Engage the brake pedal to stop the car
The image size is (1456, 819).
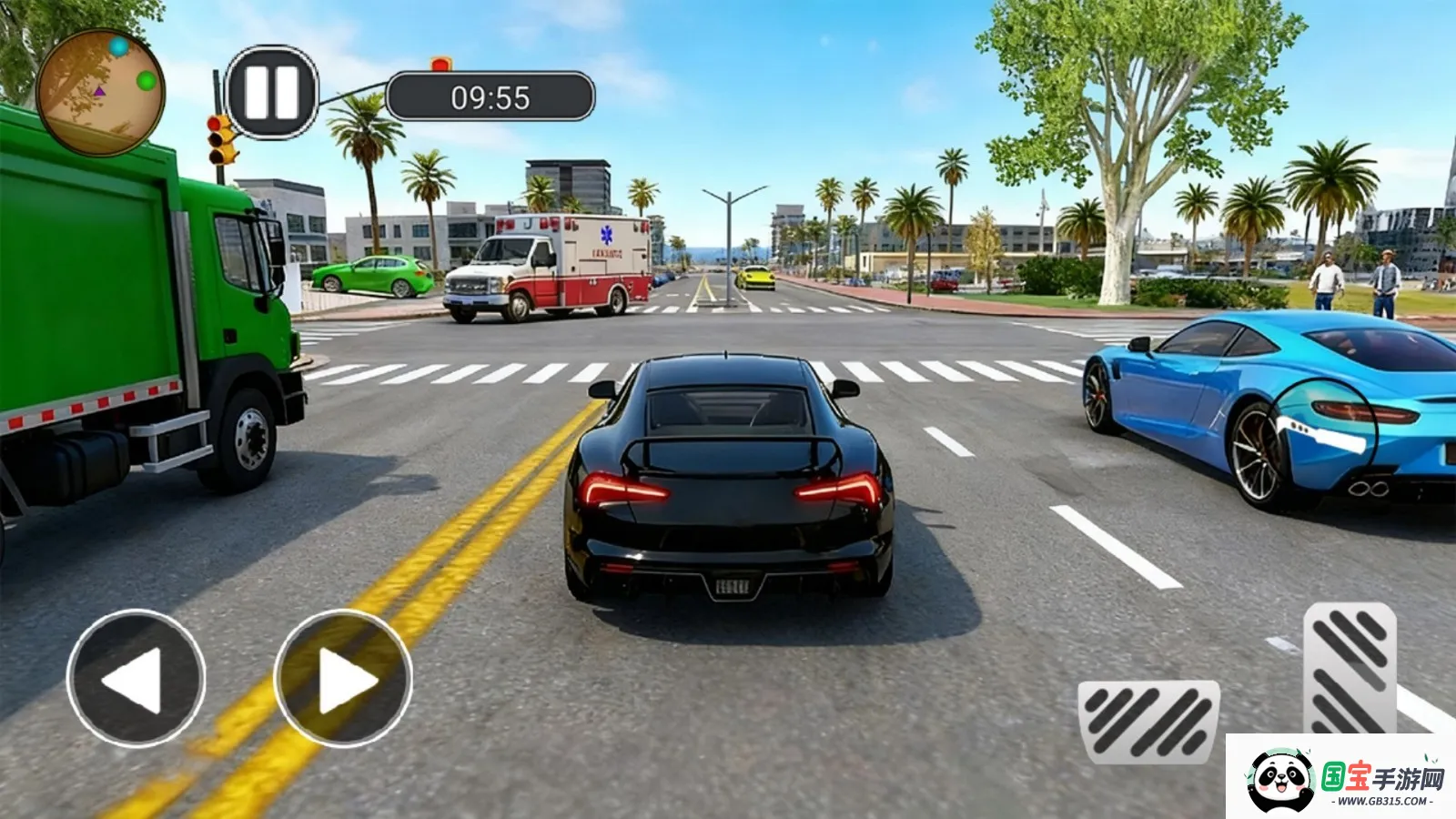coord(1148,723)
